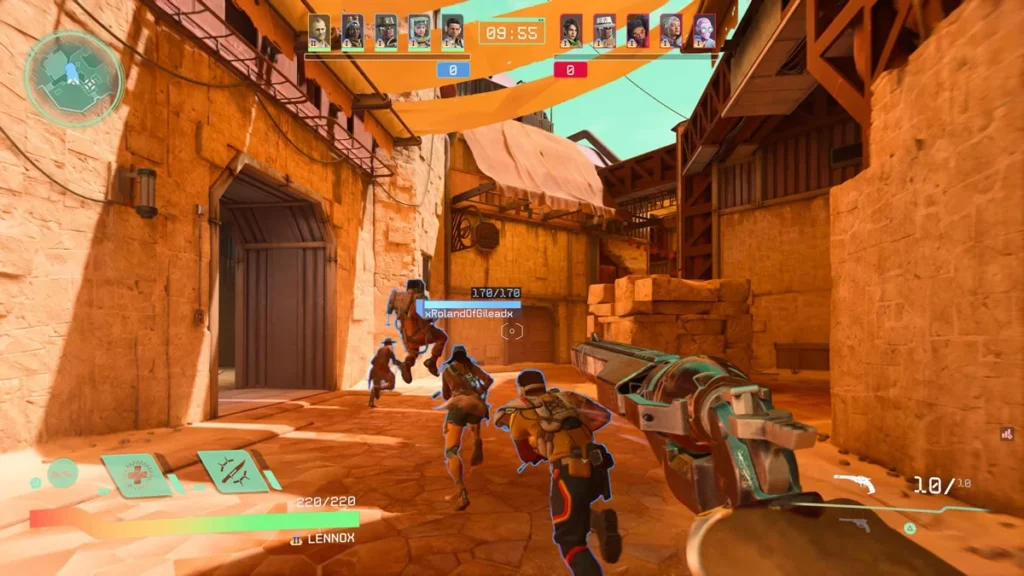Switch to the greyed secondary pistol

click(x=855, y=524)
